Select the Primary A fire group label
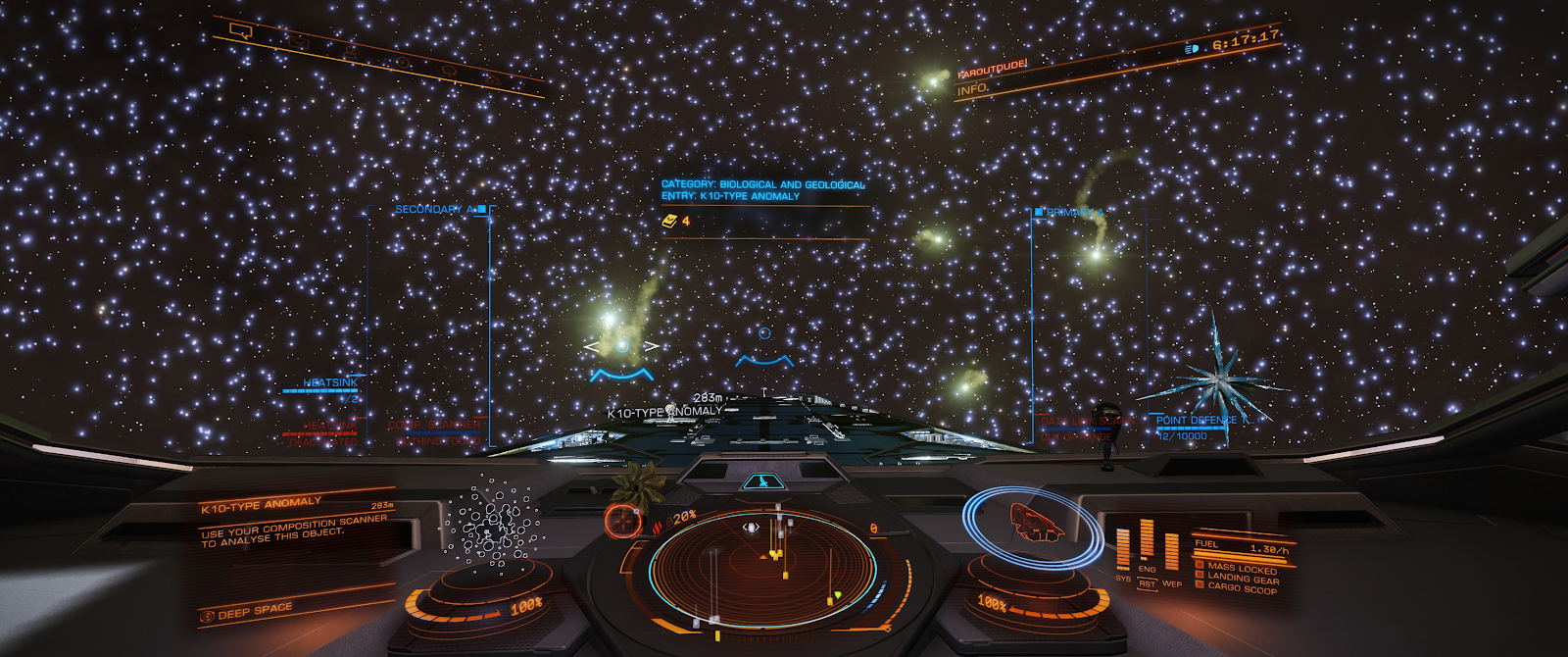 pos(1074,212)
